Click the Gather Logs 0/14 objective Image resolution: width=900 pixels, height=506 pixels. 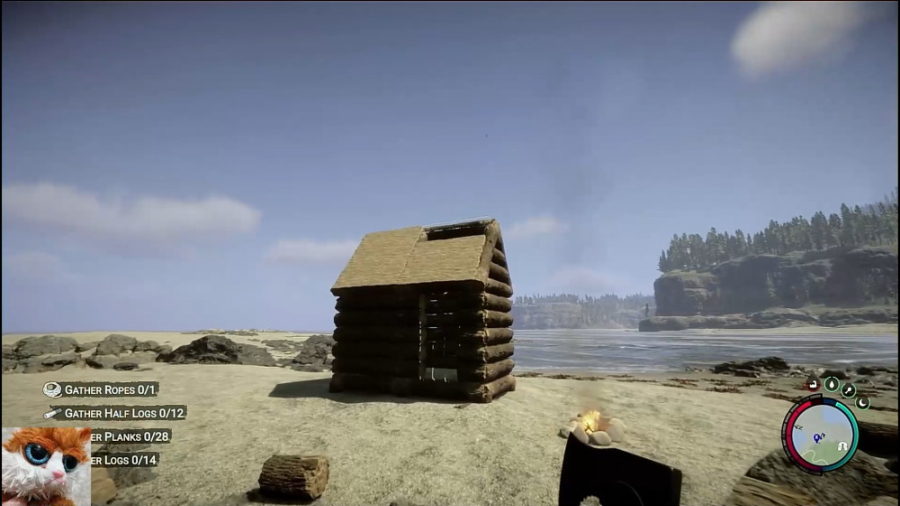coord(126,460)
